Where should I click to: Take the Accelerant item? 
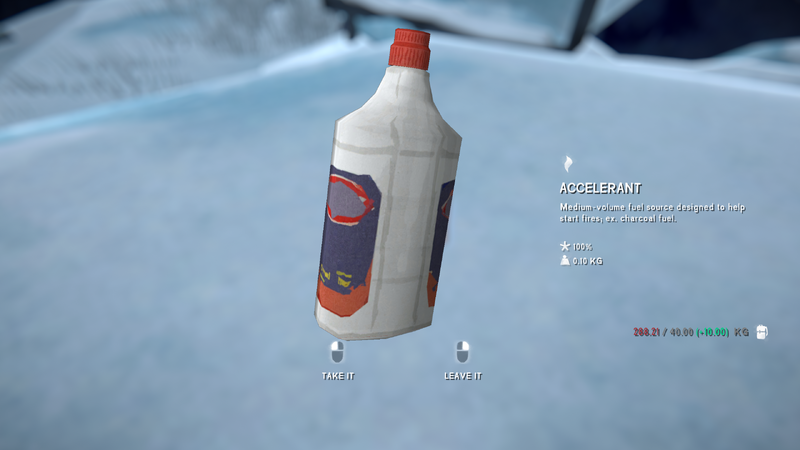(x=338, y=362)
